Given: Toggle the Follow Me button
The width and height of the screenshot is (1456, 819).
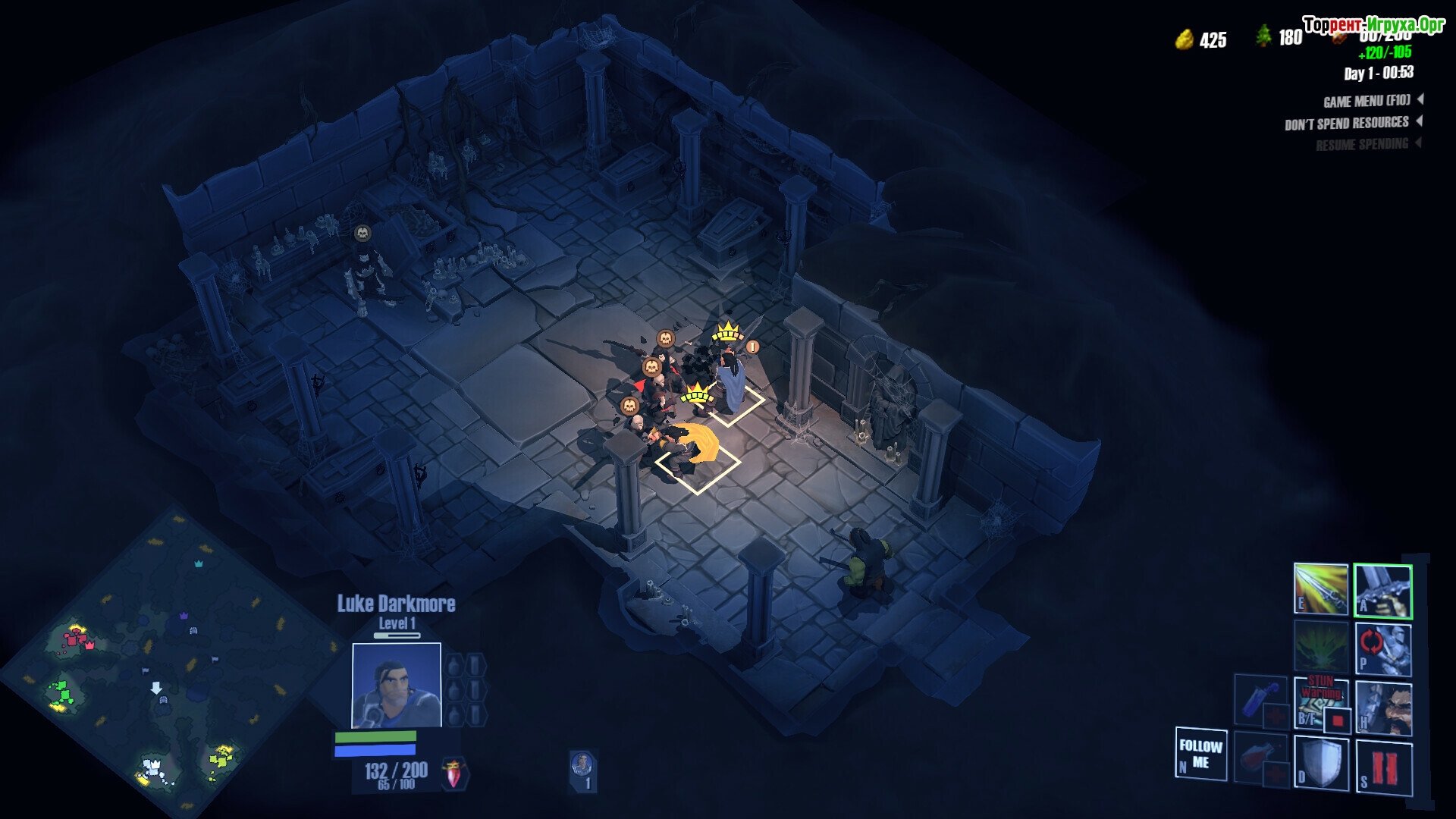Looking at the screenshot, I should [1200, 753].
